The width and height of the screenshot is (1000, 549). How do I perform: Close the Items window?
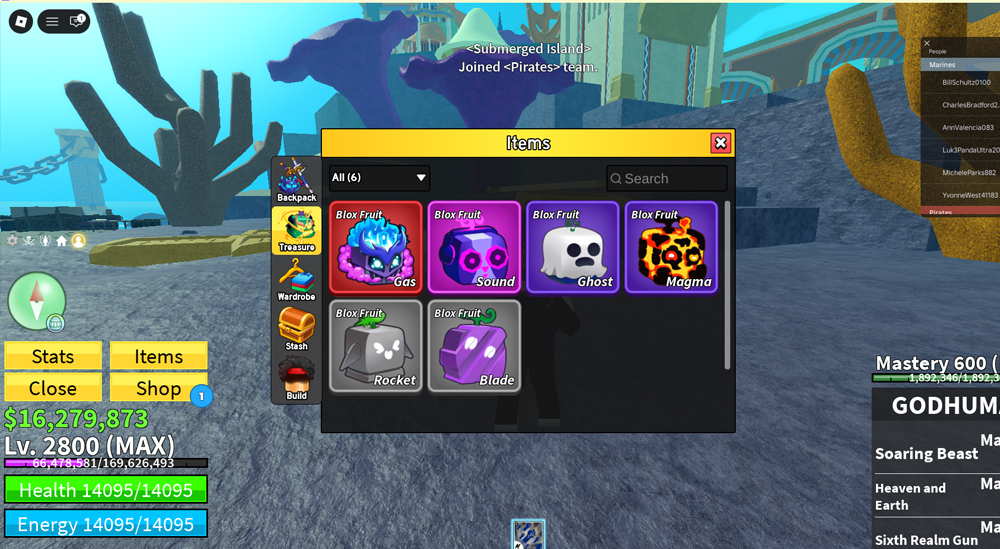click(x=720, y=143)
